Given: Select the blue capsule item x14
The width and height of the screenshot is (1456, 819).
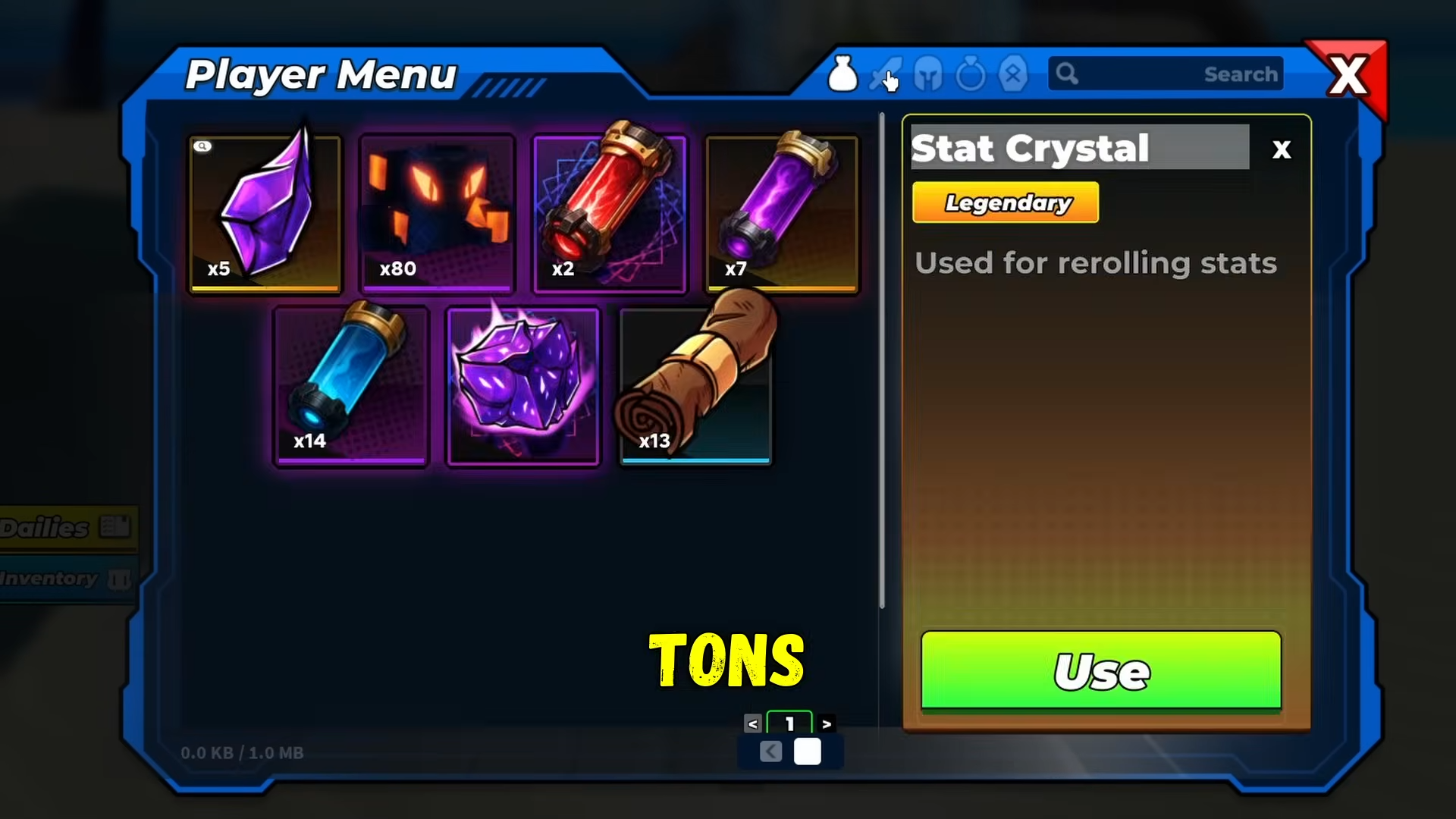Looking at the screenshot, I should click(x=351, y=385).
